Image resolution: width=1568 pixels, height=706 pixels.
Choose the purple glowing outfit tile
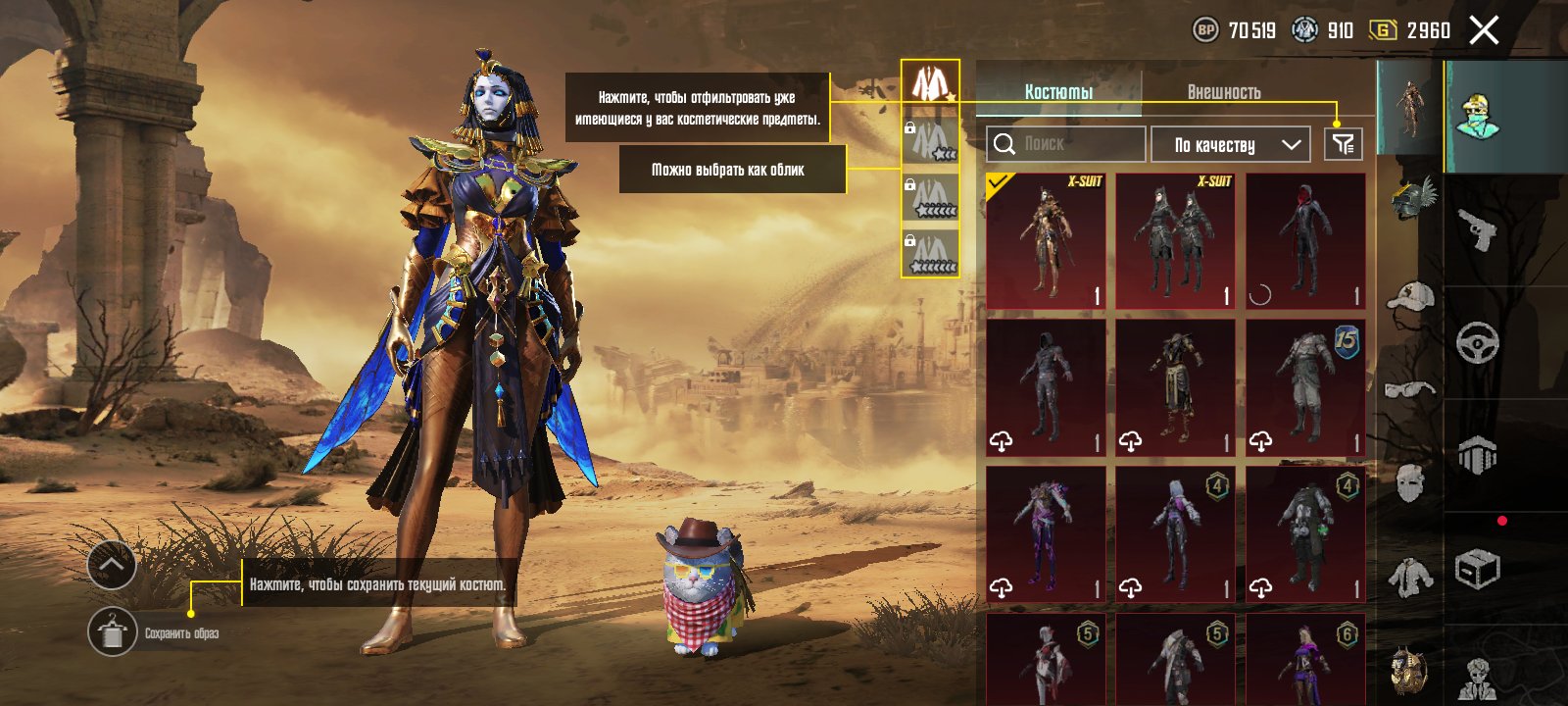1046,533
